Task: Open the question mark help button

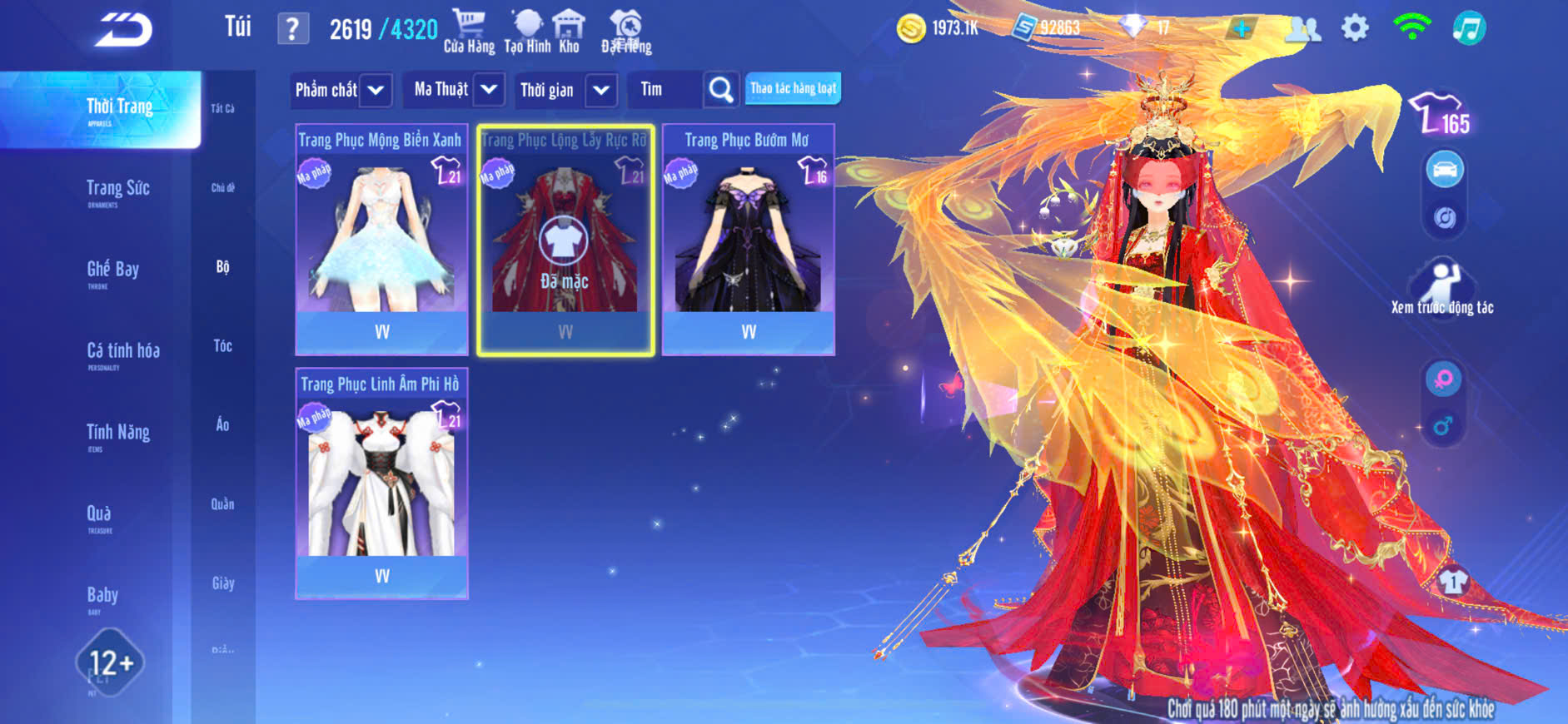Action: click(x=292, y=29)
